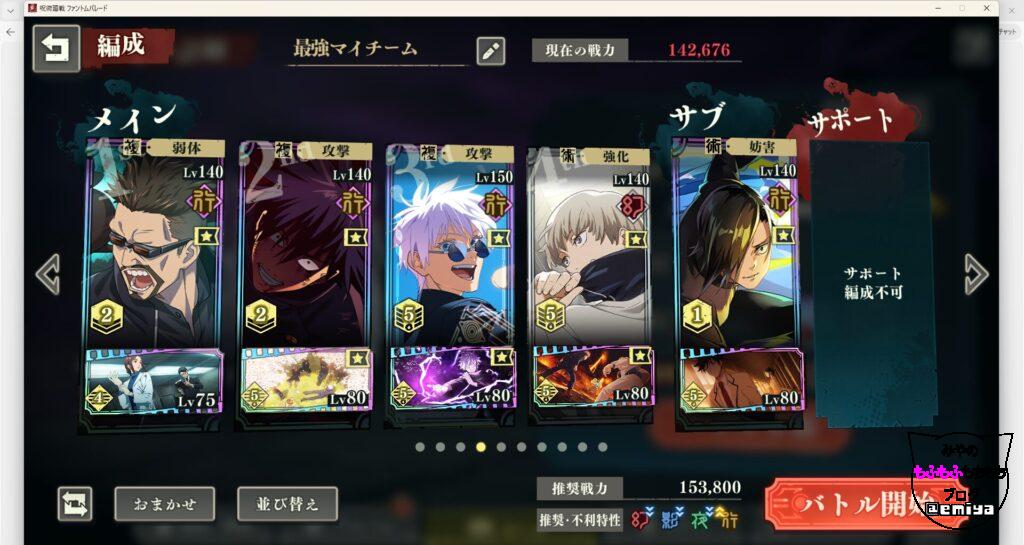The height and width of the screenshot is (545, 1024).
Task: Open the purple lightning memory card
Action: (450, 380)
